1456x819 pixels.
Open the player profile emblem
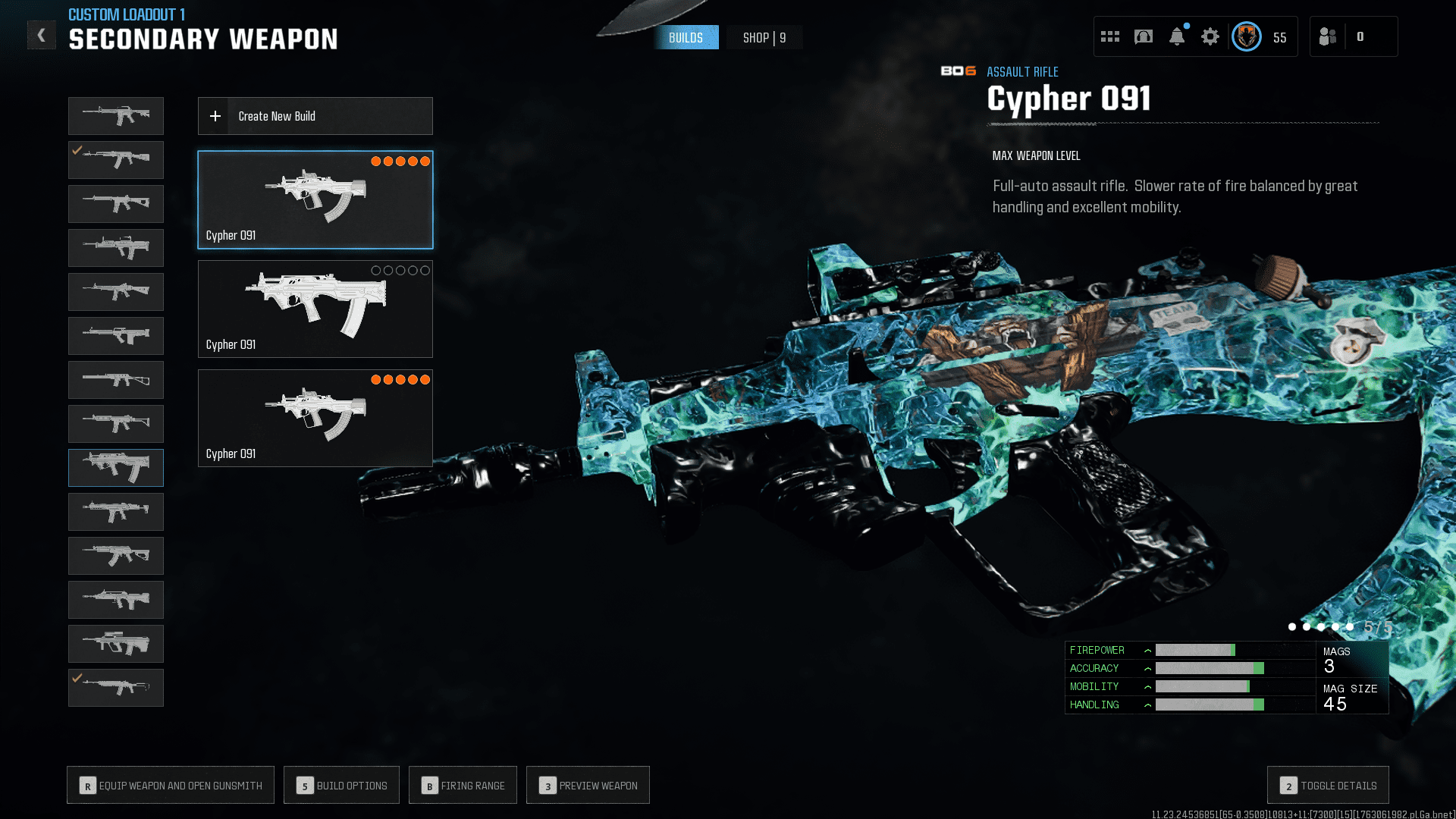1246,36
